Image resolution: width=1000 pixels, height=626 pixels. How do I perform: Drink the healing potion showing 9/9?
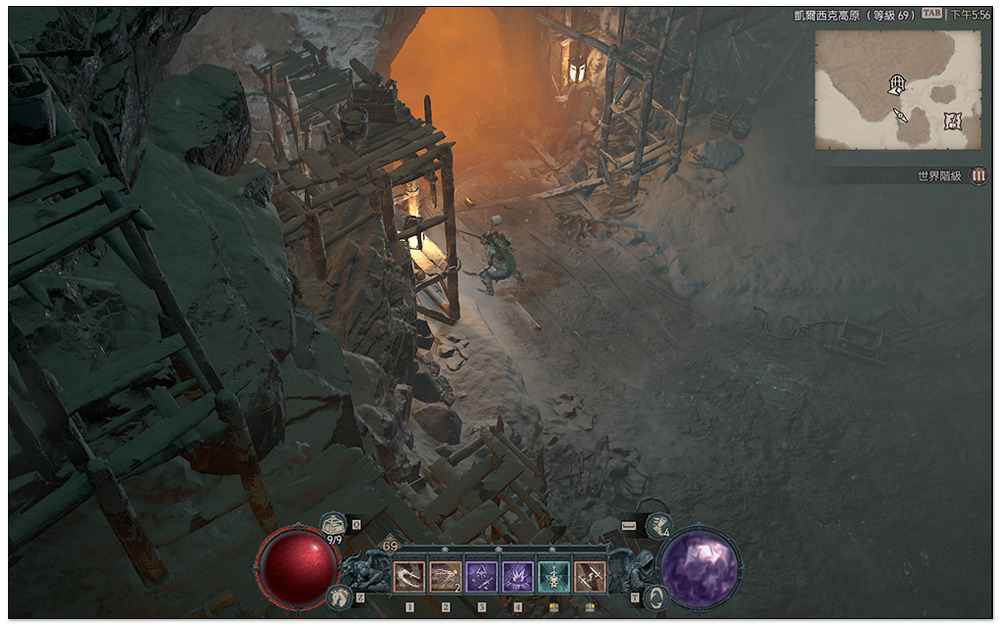pos(334,524)
